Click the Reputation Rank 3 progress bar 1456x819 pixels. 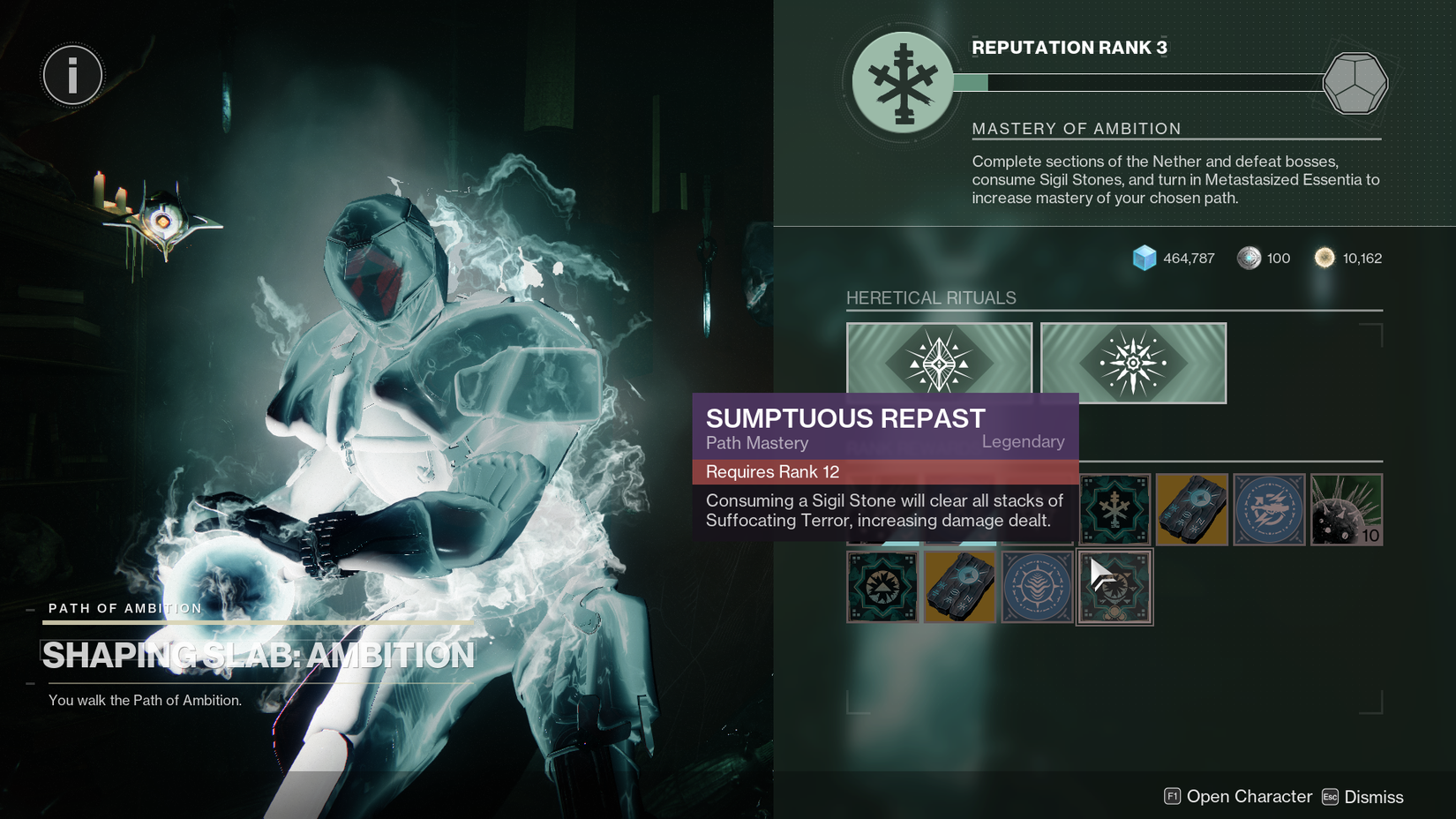point(1147,83)
